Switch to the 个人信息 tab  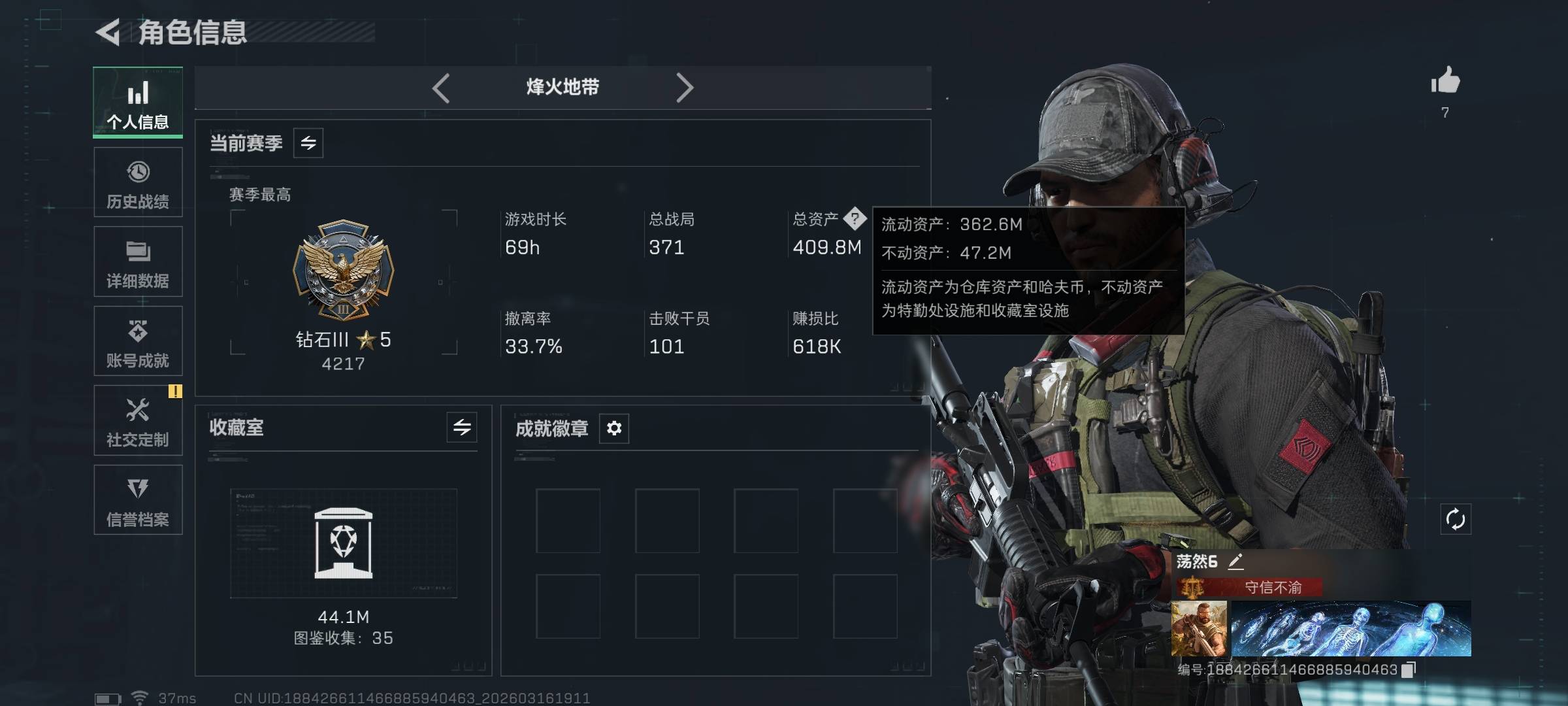(138, 103)
